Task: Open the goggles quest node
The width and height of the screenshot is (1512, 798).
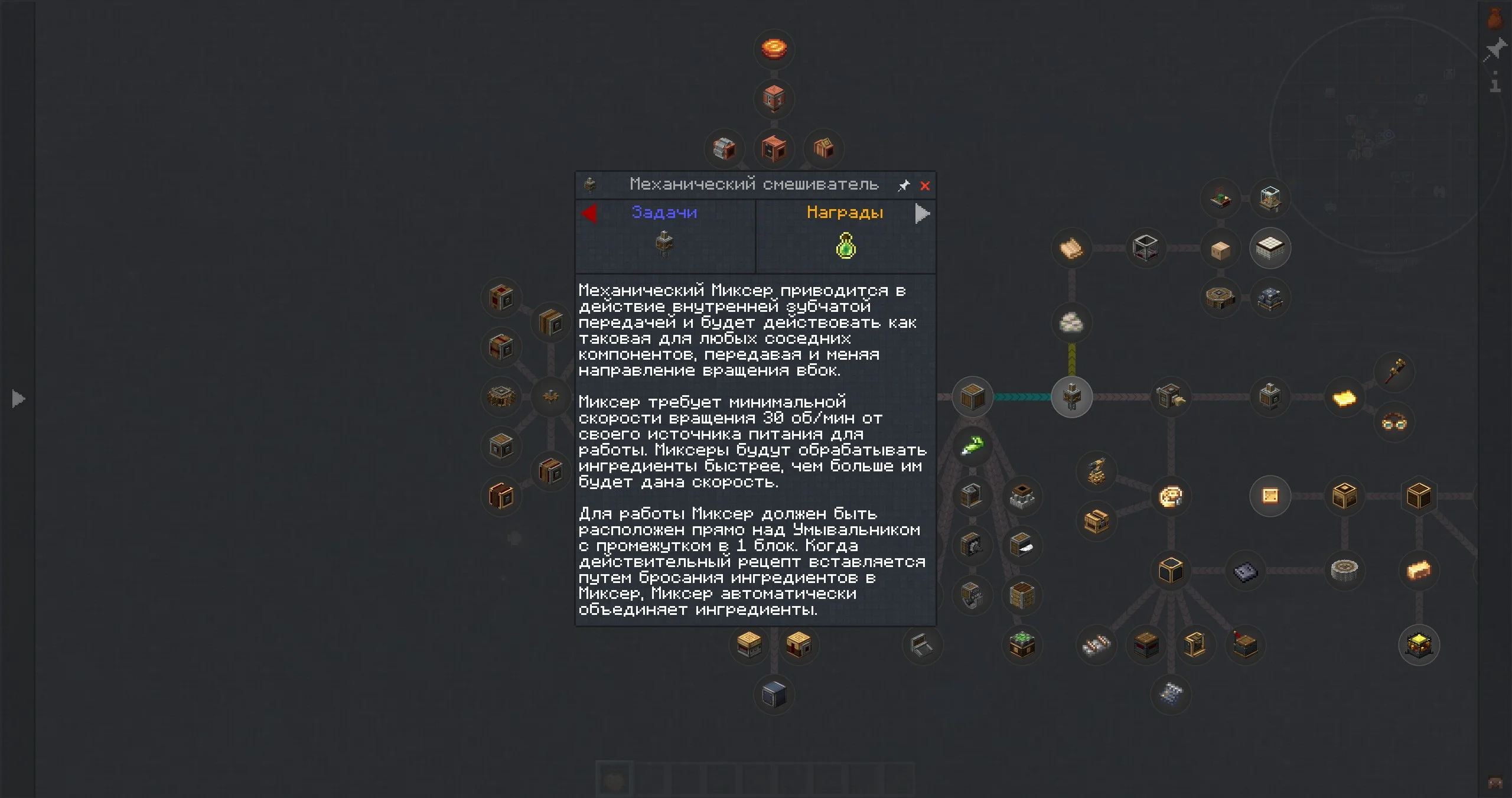Action: [1394, 422]
